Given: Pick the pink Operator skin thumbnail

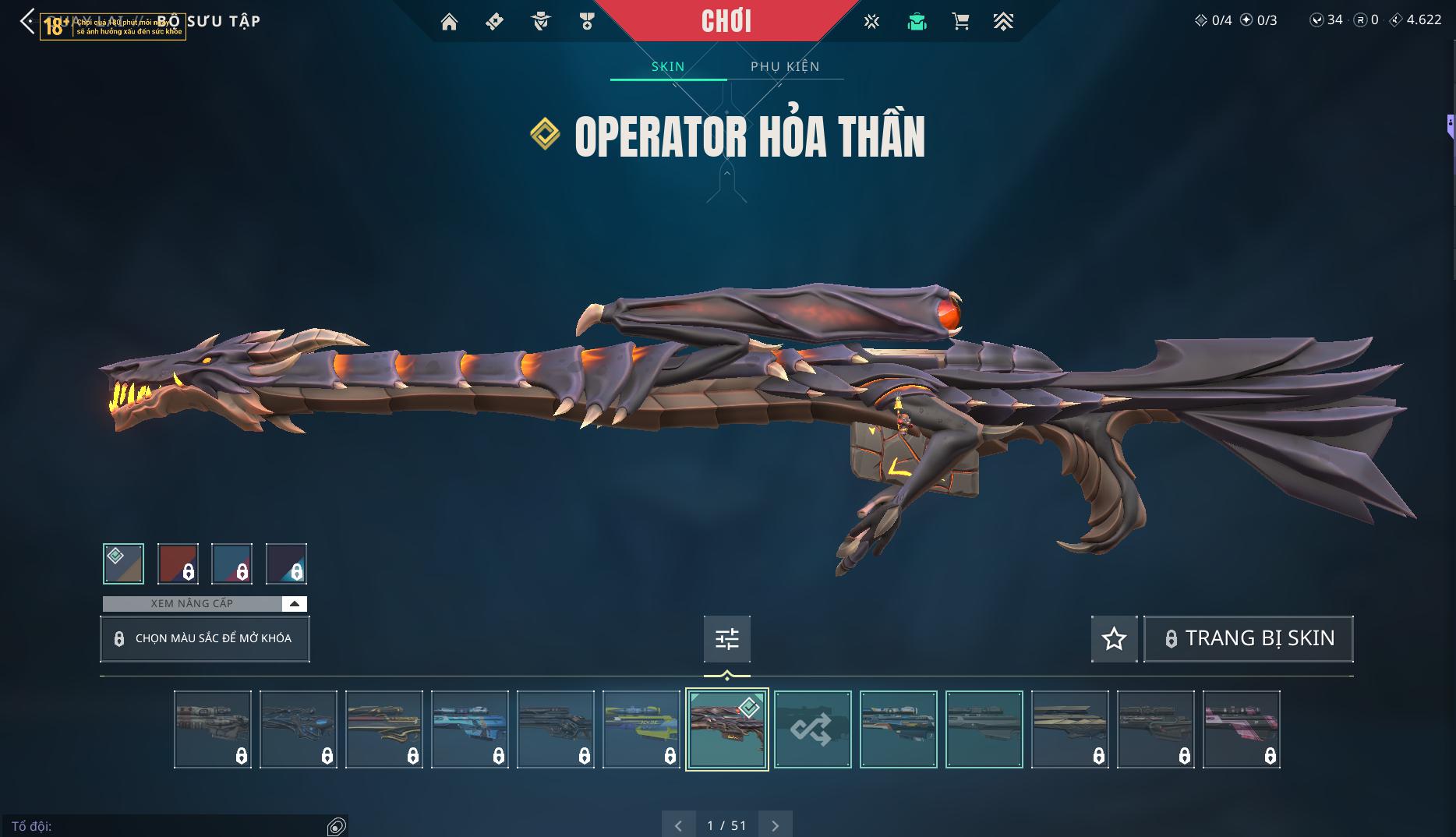Looking at the screenshot, I should 1241,729.
